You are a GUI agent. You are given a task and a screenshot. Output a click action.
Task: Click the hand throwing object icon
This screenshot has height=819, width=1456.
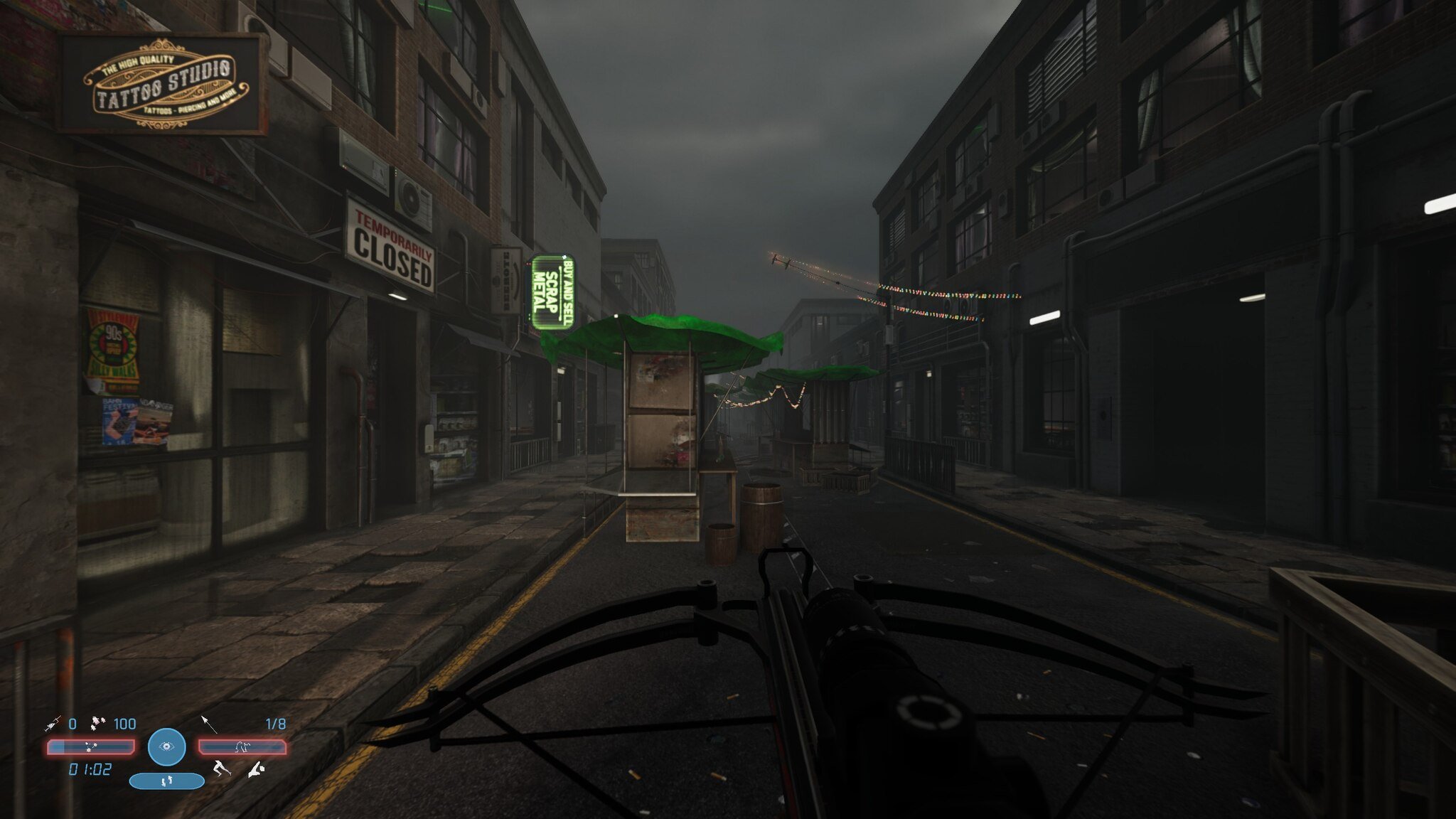[x=256, y=769]
